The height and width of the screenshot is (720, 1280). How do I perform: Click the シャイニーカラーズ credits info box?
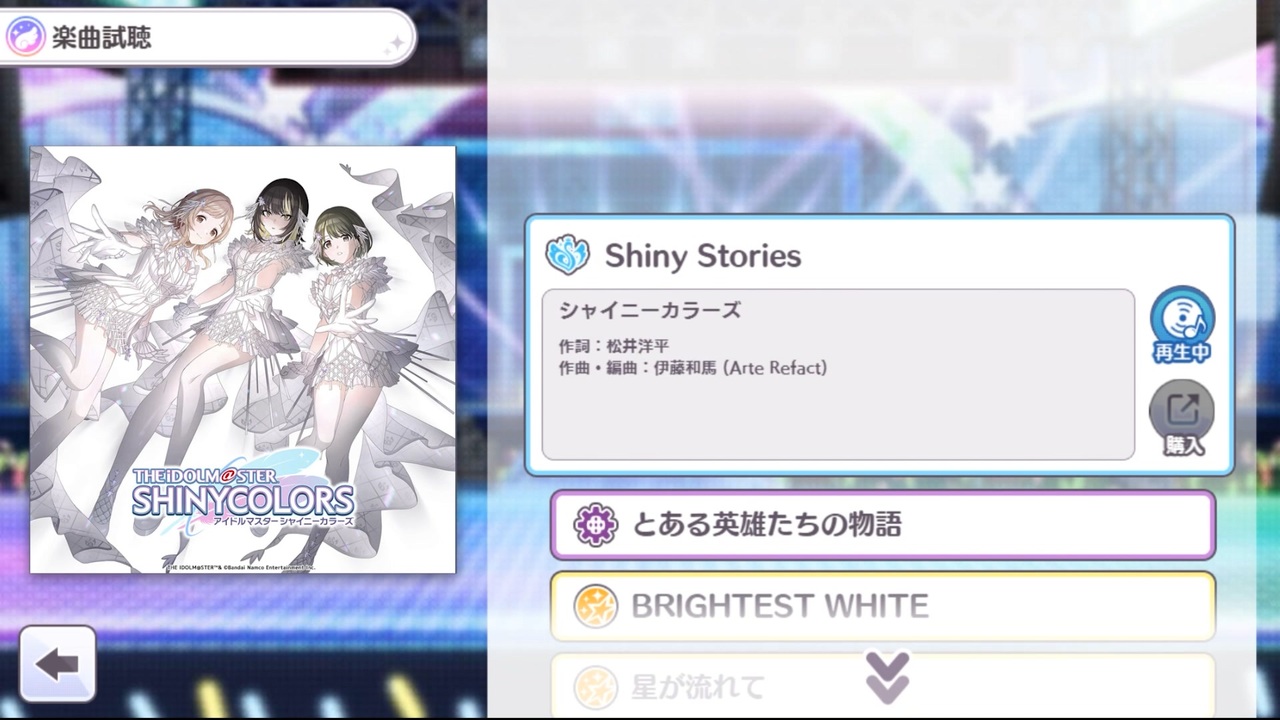838,375
